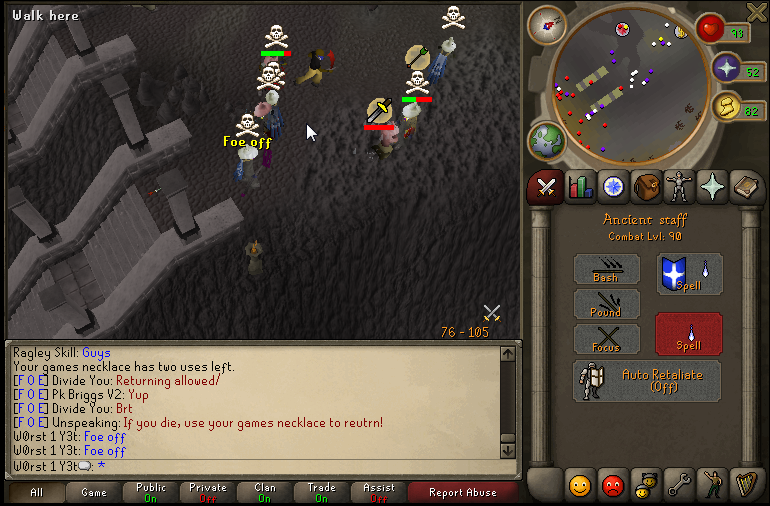
Task: Open the Prayer tab star icon
Action: pyautogui.click(x=713, y=186)
